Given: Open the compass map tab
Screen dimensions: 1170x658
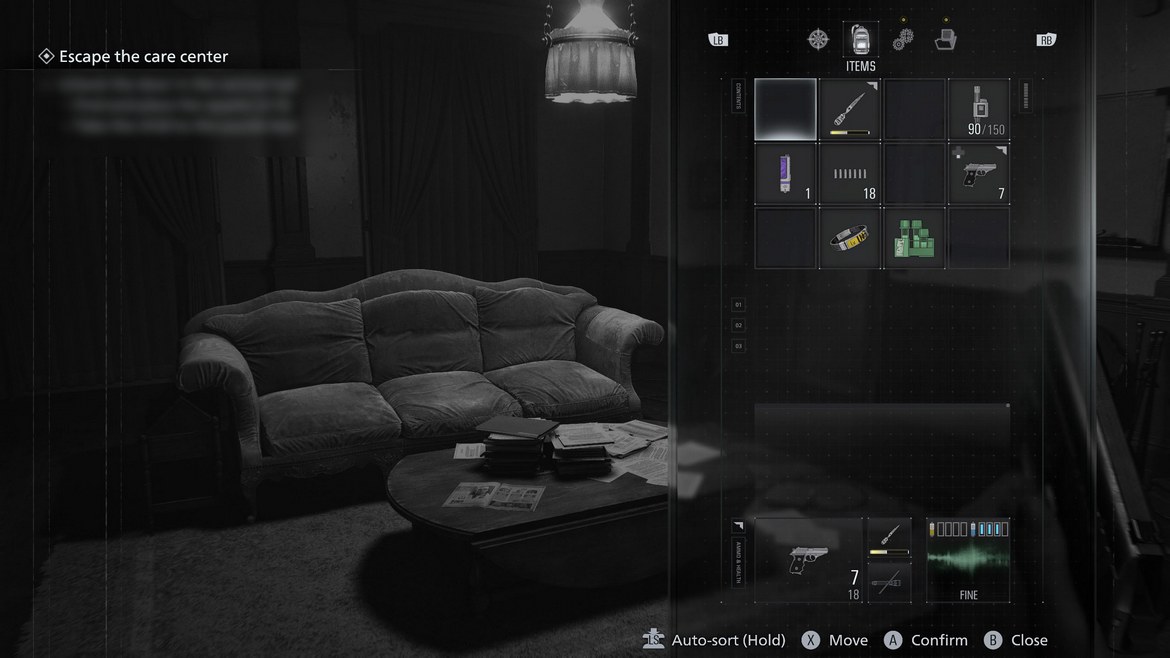Looking at the screenshot, I should tap(818, 40).
